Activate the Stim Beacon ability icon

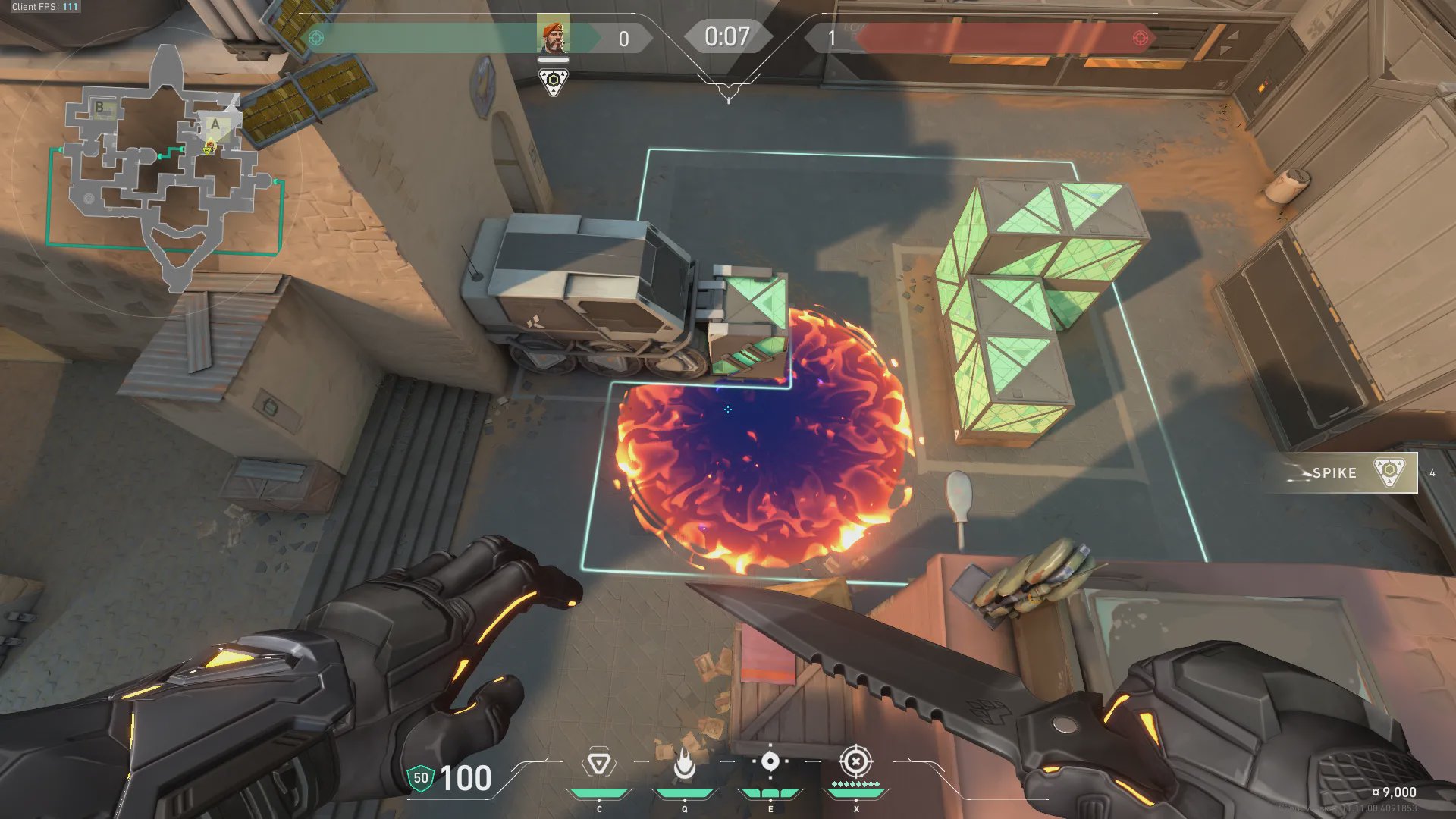click(598, 764)
